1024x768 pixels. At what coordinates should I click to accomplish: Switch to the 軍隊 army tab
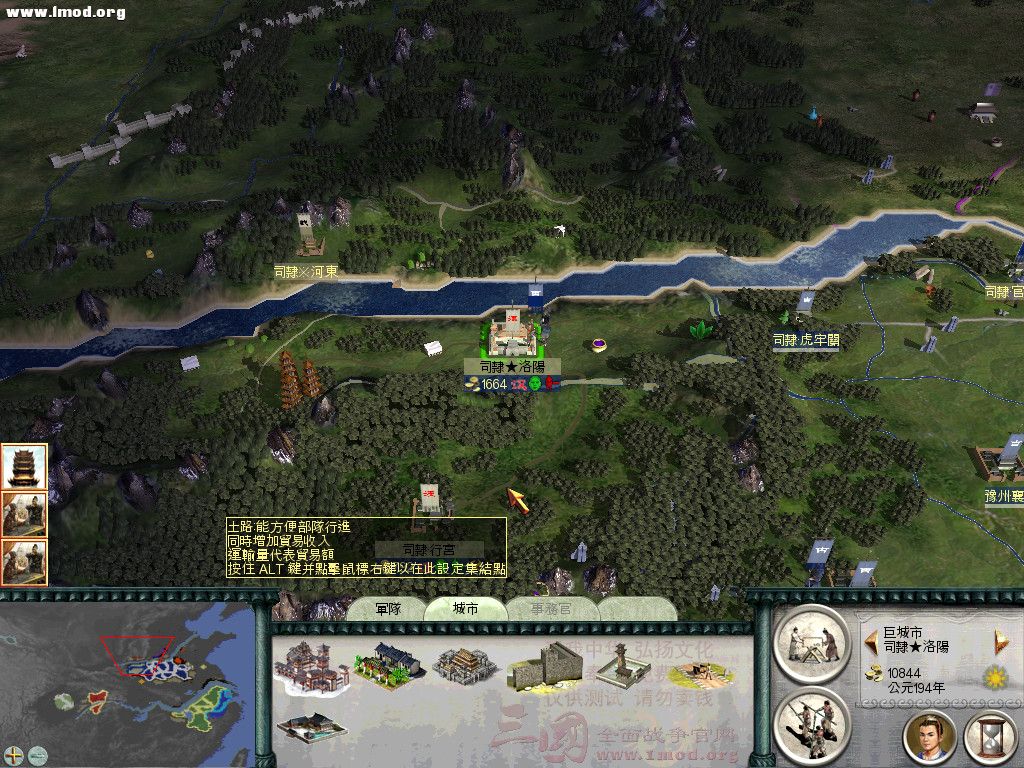pyautogui.click(x=388, y=608)
